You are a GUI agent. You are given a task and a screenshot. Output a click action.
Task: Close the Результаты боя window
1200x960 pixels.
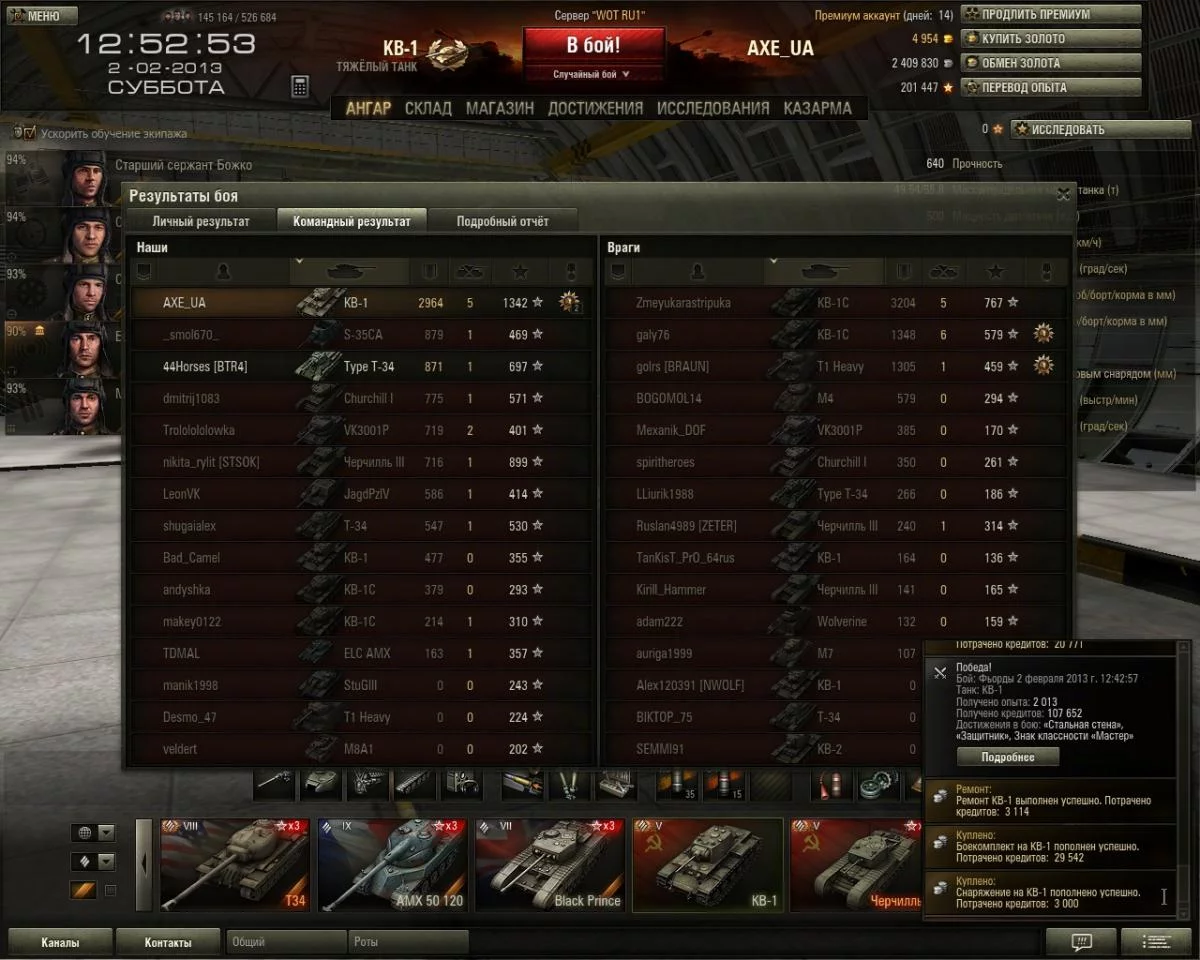1063,195
